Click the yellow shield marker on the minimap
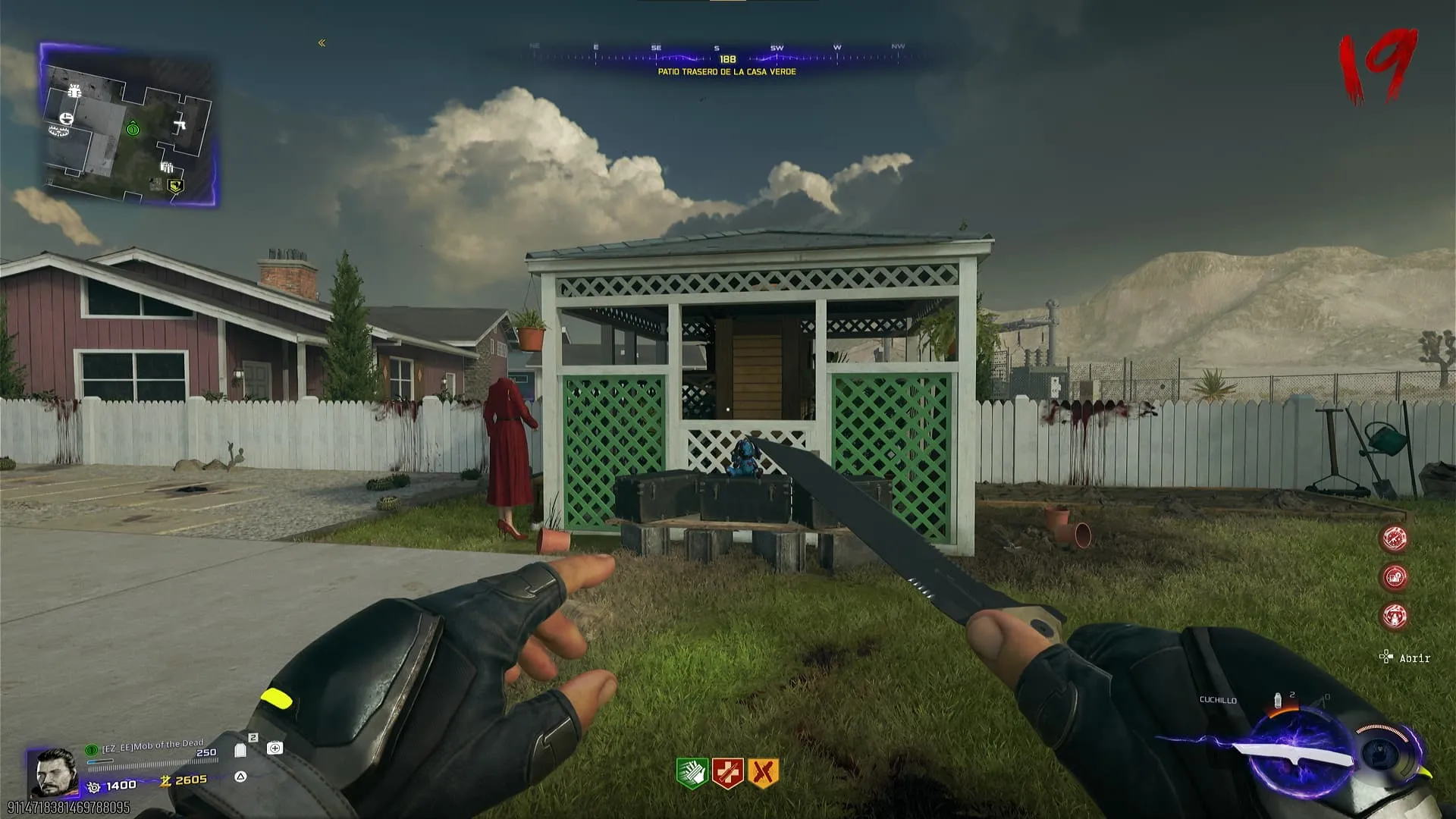Screen dimensions: 1456x819 (x=175, y=184)
